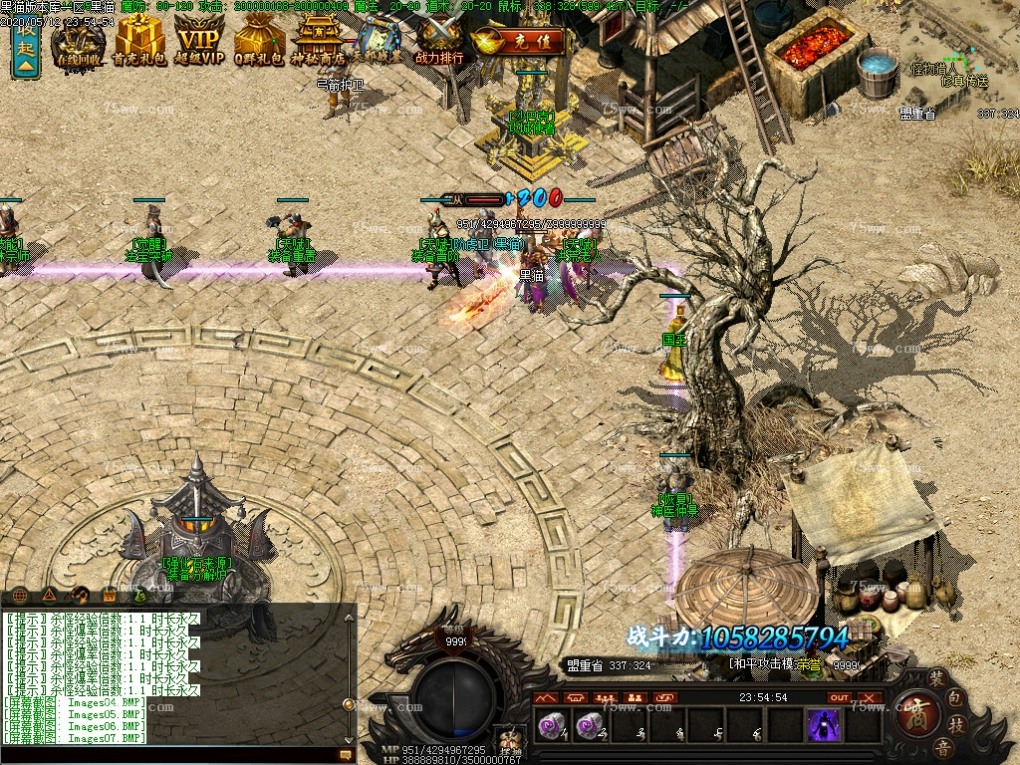Open the minimap in the corner
The image size is (1020, 765).
tap(957, 58)
